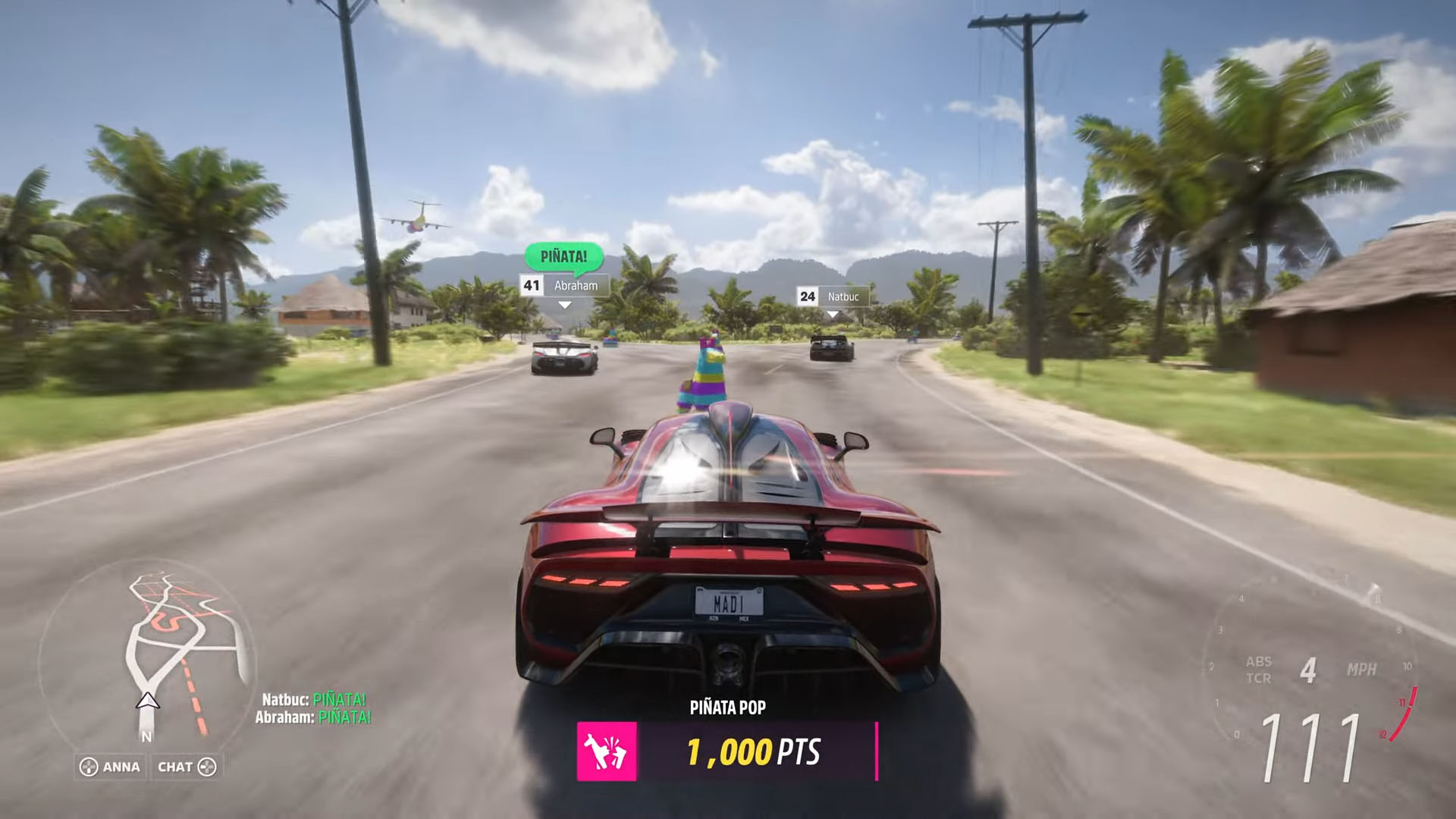
Task: Select Natbuc's player name tag
Action: pos(833,297)
